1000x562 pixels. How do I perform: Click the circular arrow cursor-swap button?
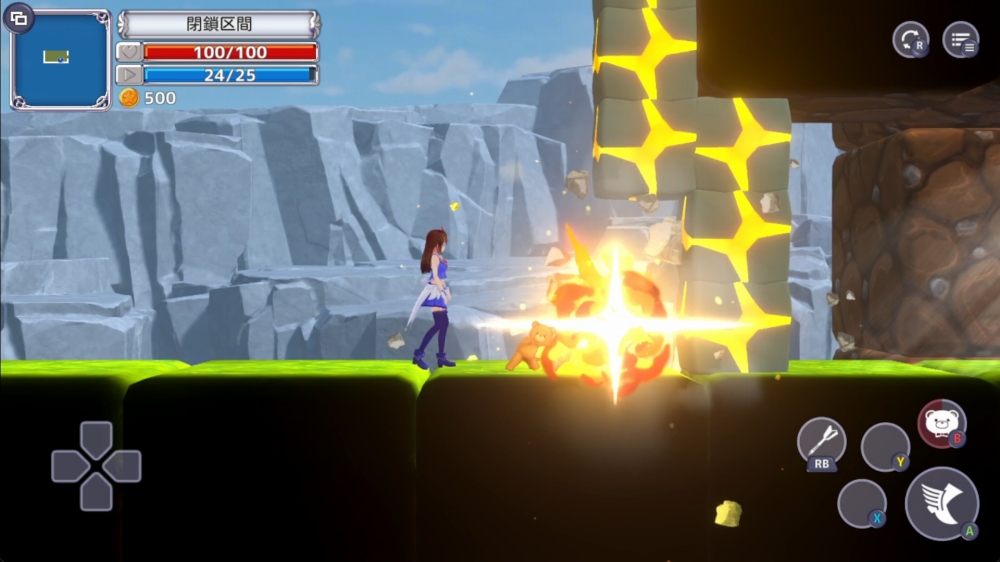pyautogui.click(x=910, y=40)
